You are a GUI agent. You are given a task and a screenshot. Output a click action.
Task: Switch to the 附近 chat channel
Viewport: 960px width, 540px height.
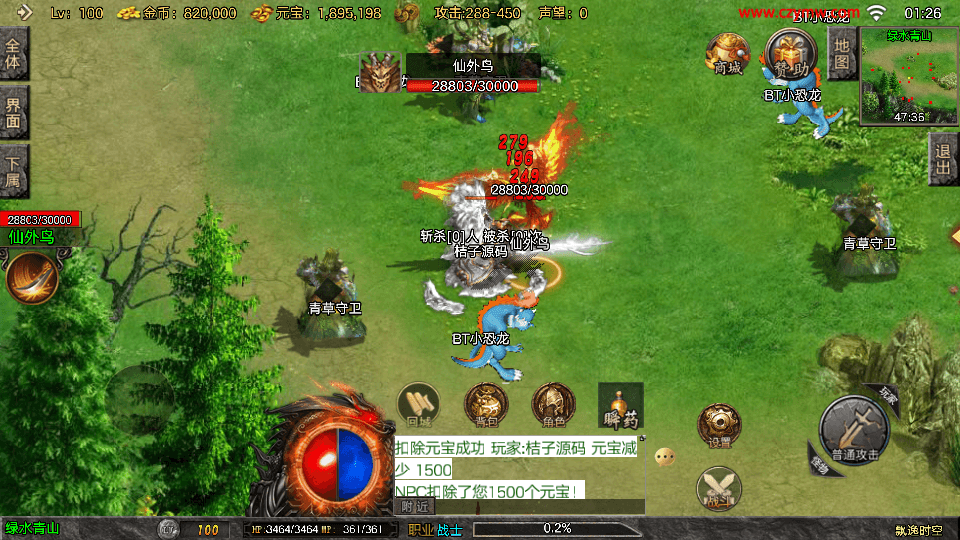click(x=416, y=507)
